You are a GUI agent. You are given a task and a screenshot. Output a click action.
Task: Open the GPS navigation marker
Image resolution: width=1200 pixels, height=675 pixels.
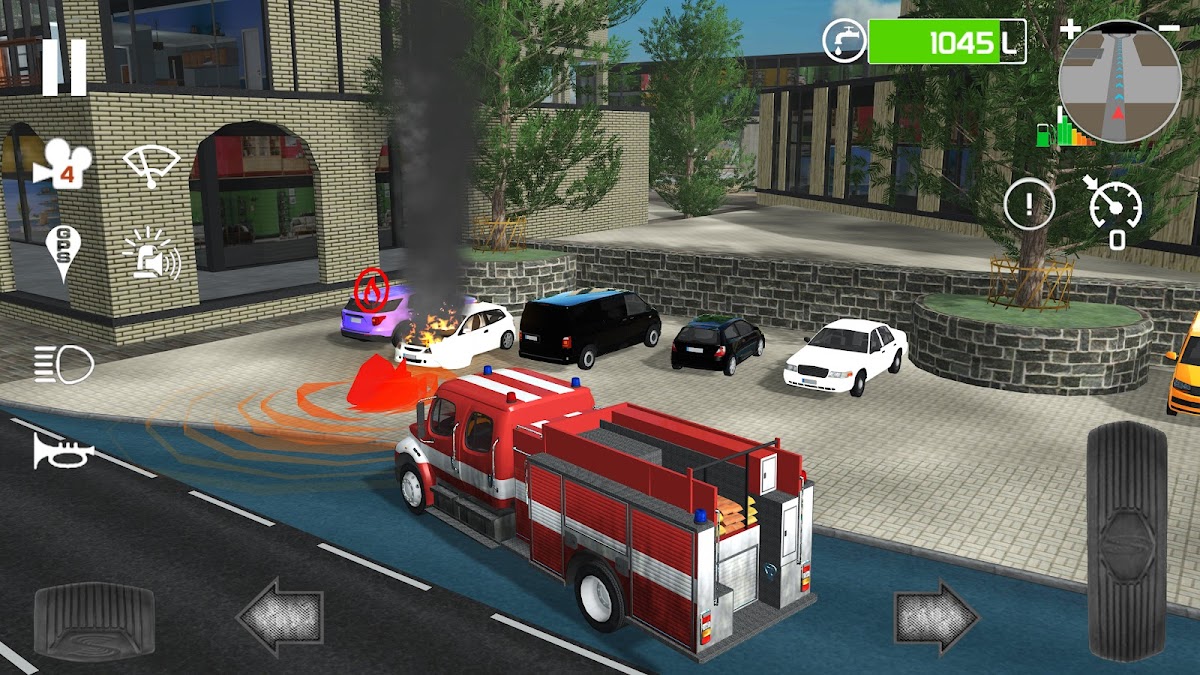(x=60, y=253)
